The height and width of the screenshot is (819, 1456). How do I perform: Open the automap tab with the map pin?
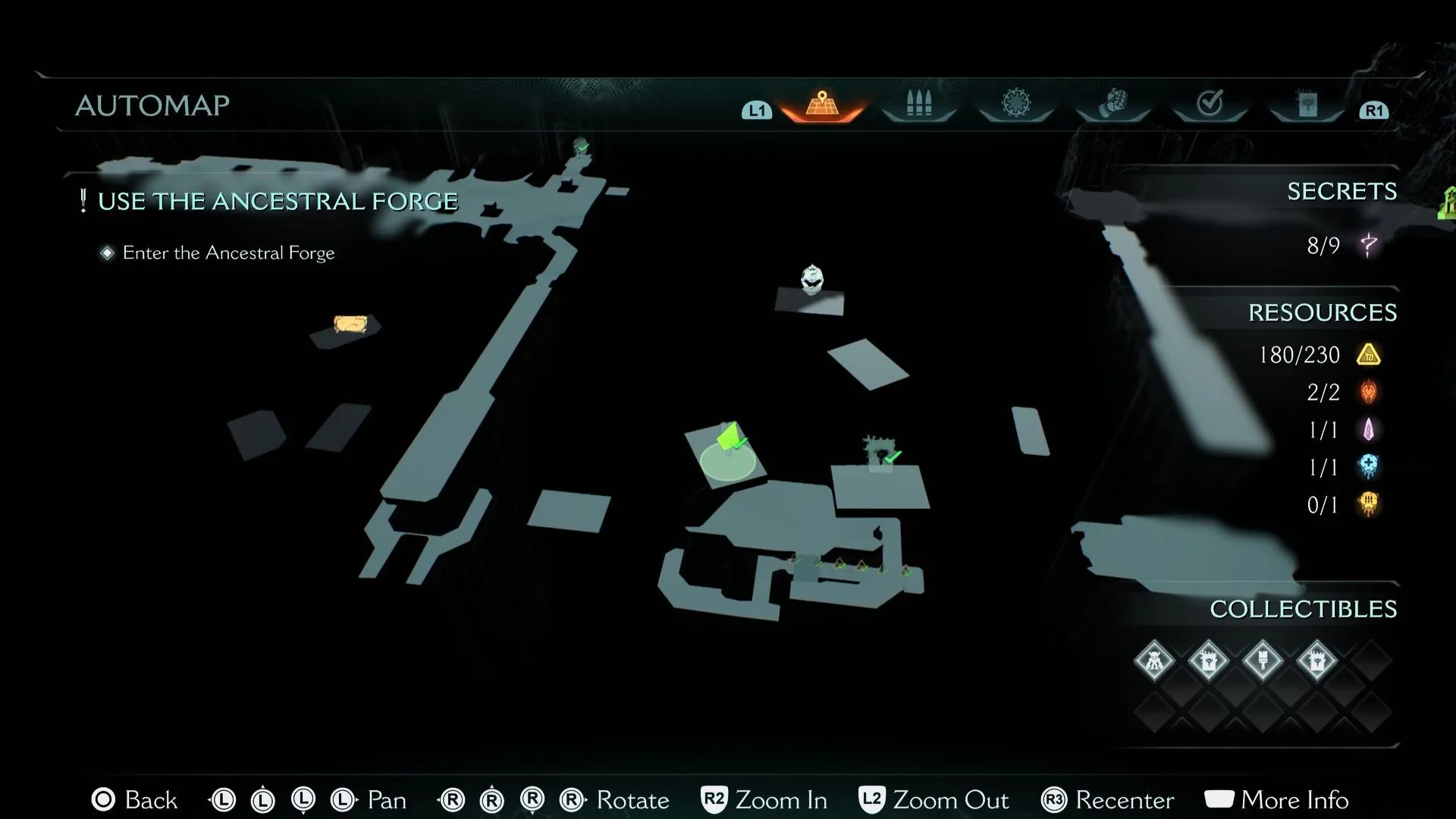click(x=822, y=105)
